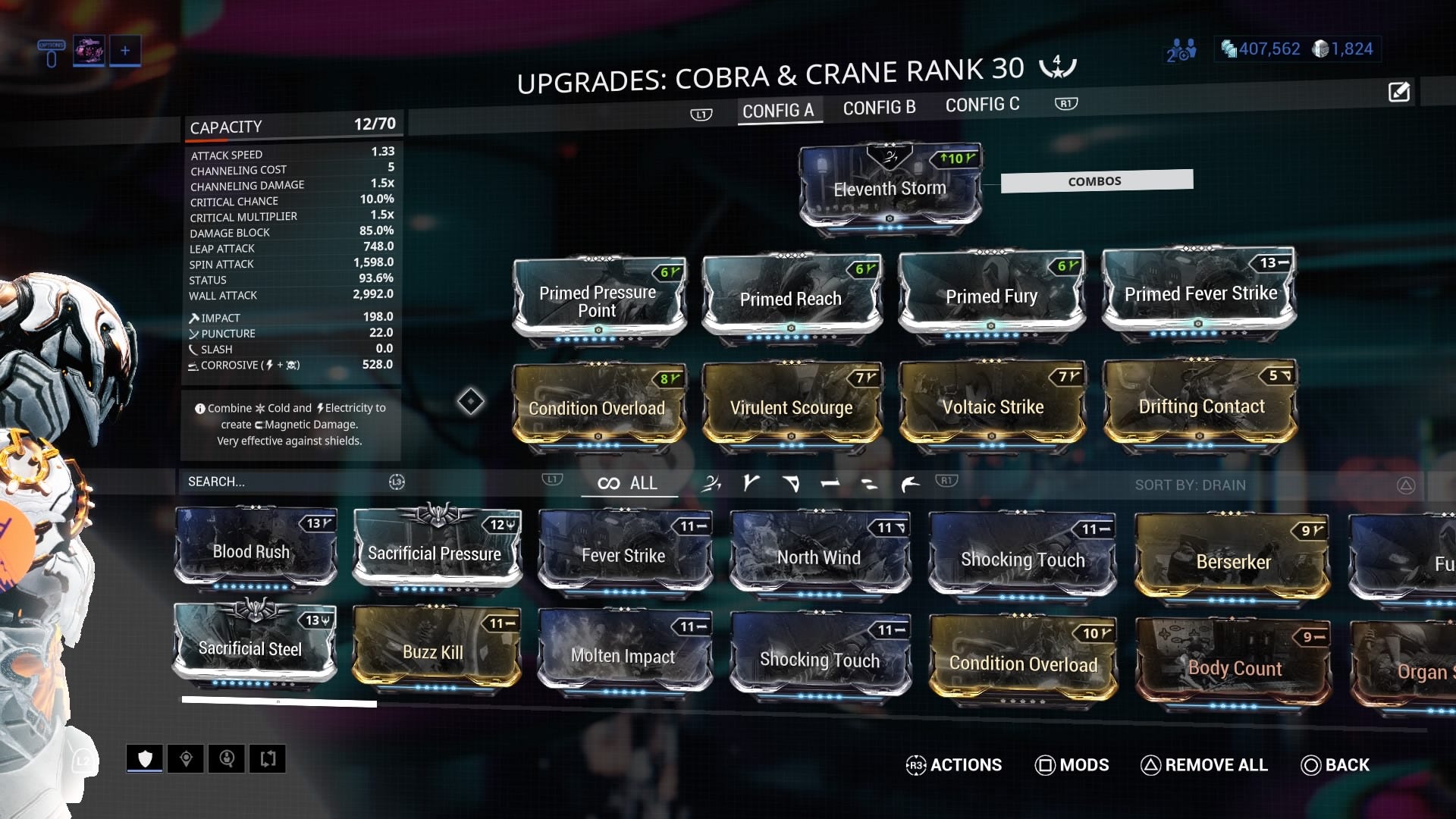The width and height of the screenshot is (1456, 819).
Task: Select the Primed Reach mod slot
Action: [x=791, y=299]
